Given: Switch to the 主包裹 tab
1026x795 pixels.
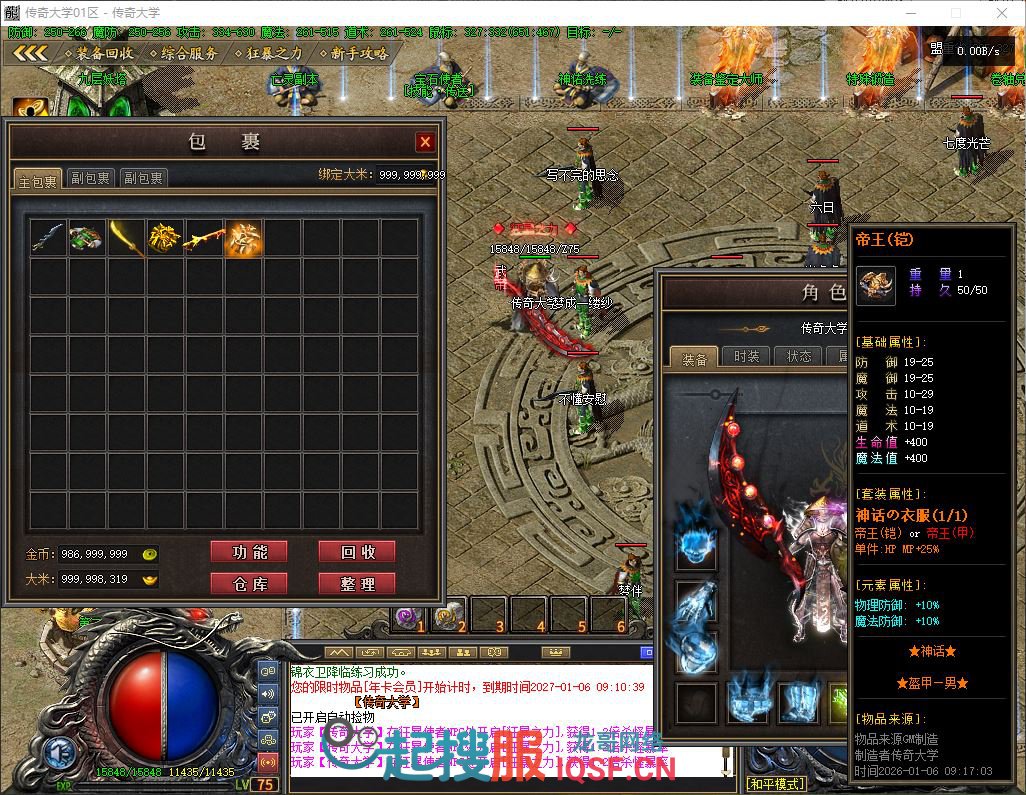Looking at the screenshot, I should (38, 178).
